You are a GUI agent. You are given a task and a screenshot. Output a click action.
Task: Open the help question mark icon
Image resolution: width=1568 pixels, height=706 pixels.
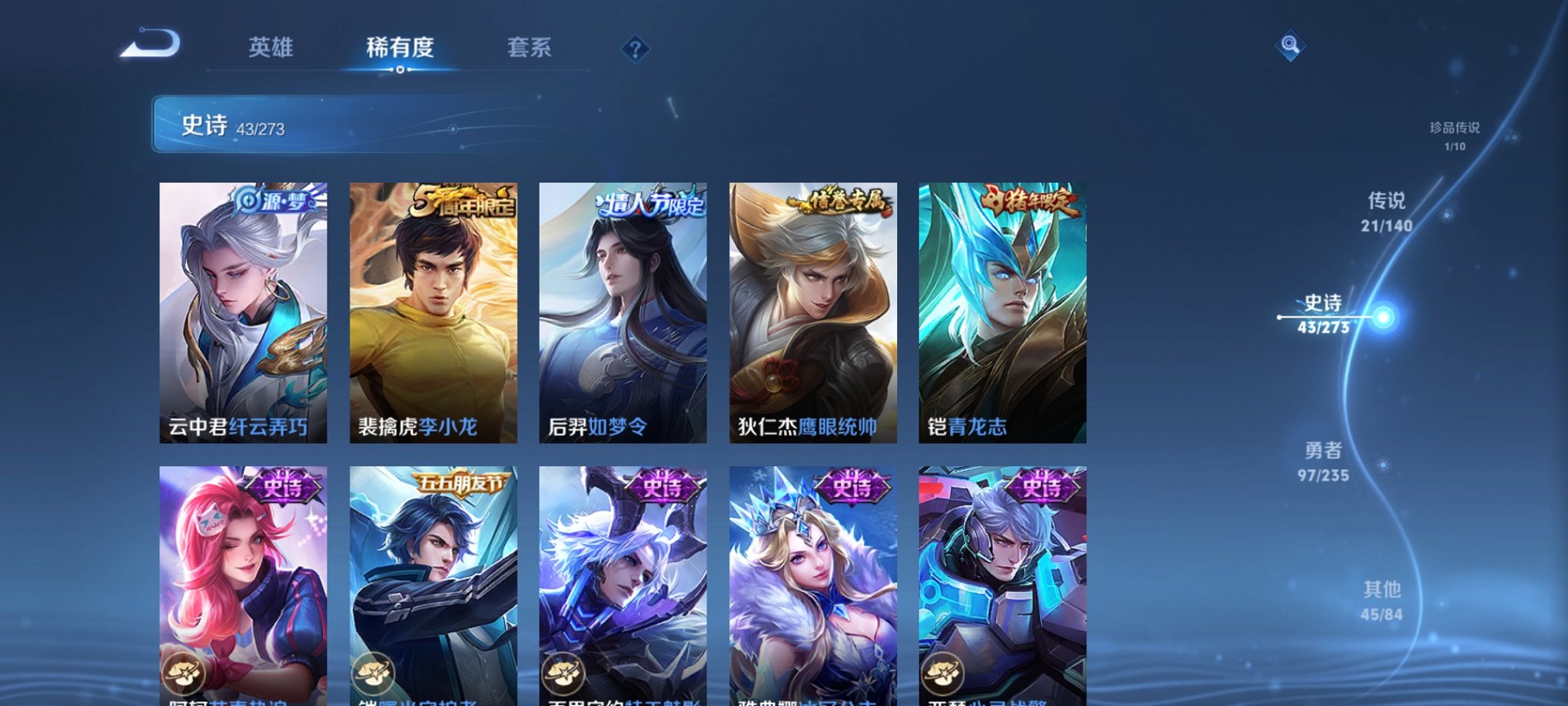[635, 49]
